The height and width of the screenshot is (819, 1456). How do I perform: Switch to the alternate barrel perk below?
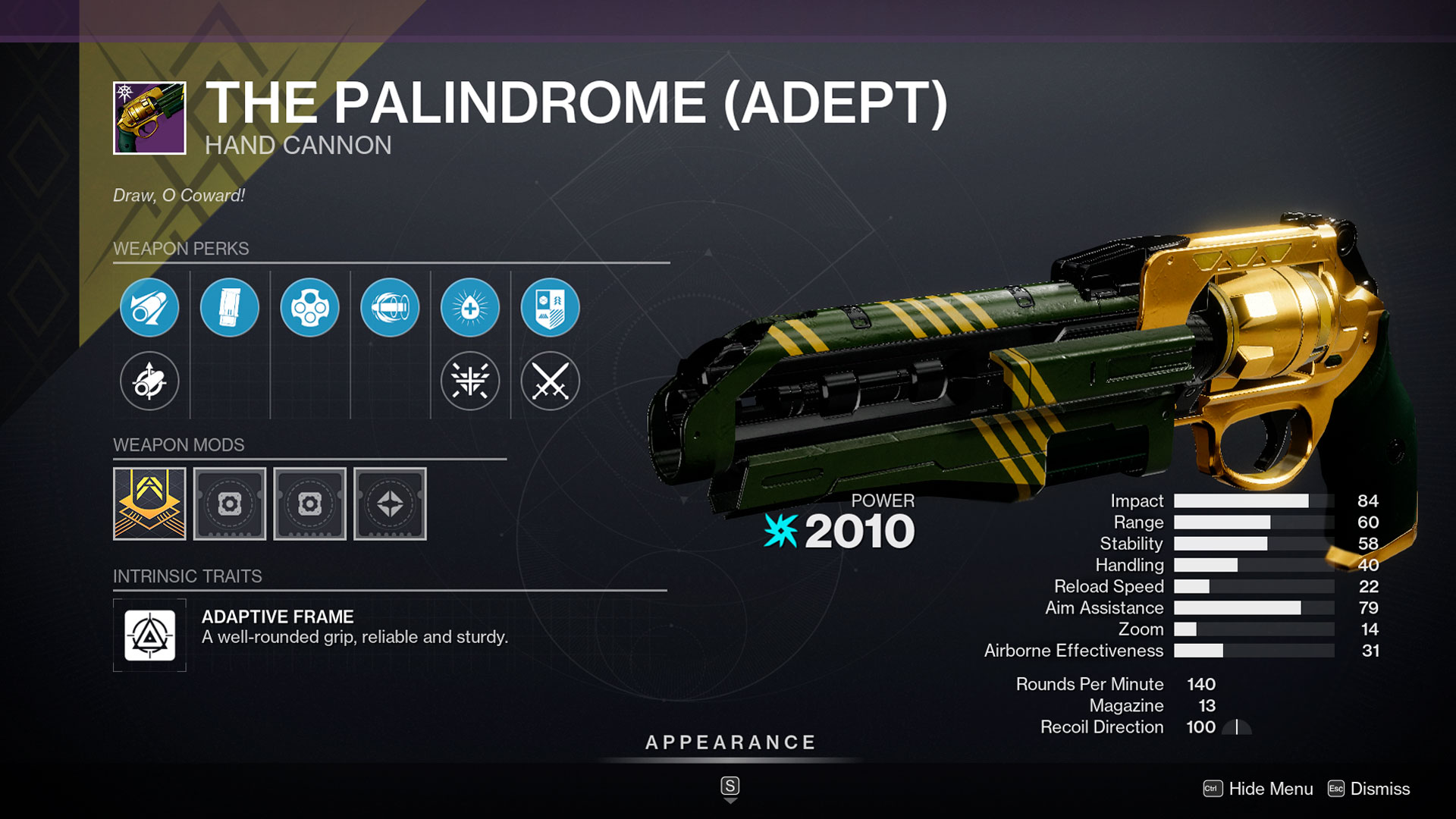click(149, 381)
